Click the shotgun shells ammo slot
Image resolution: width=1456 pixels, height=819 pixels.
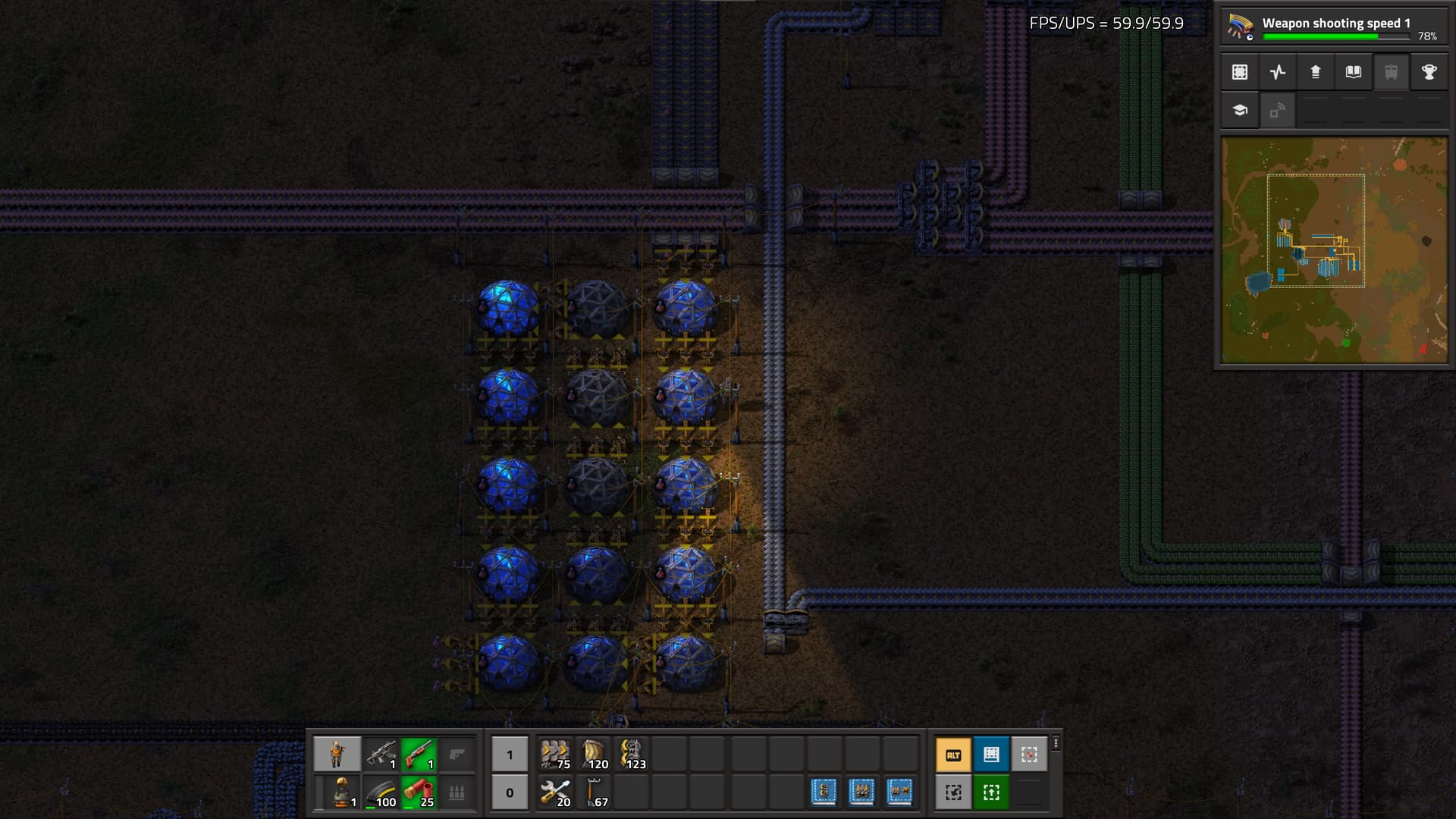point(419,792)
